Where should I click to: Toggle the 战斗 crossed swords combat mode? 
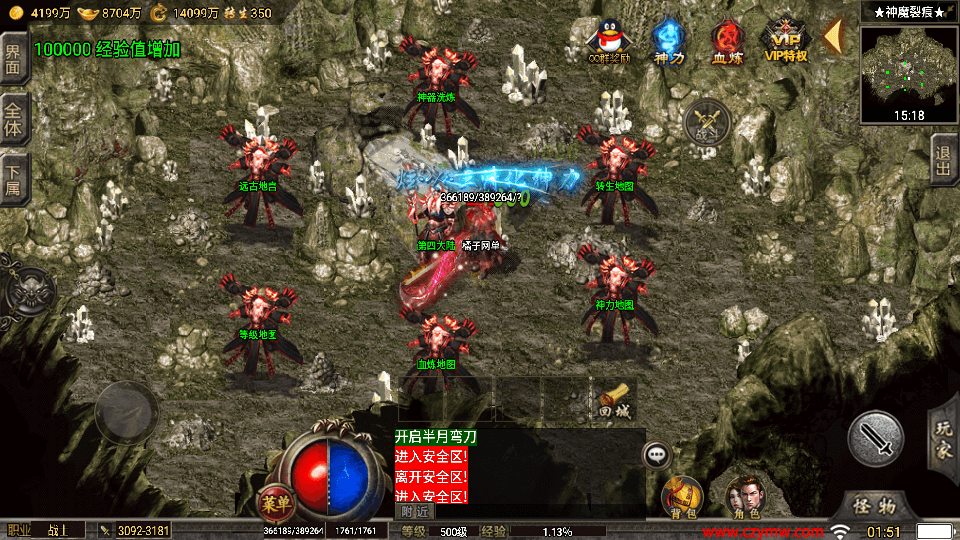click(707, 124)
